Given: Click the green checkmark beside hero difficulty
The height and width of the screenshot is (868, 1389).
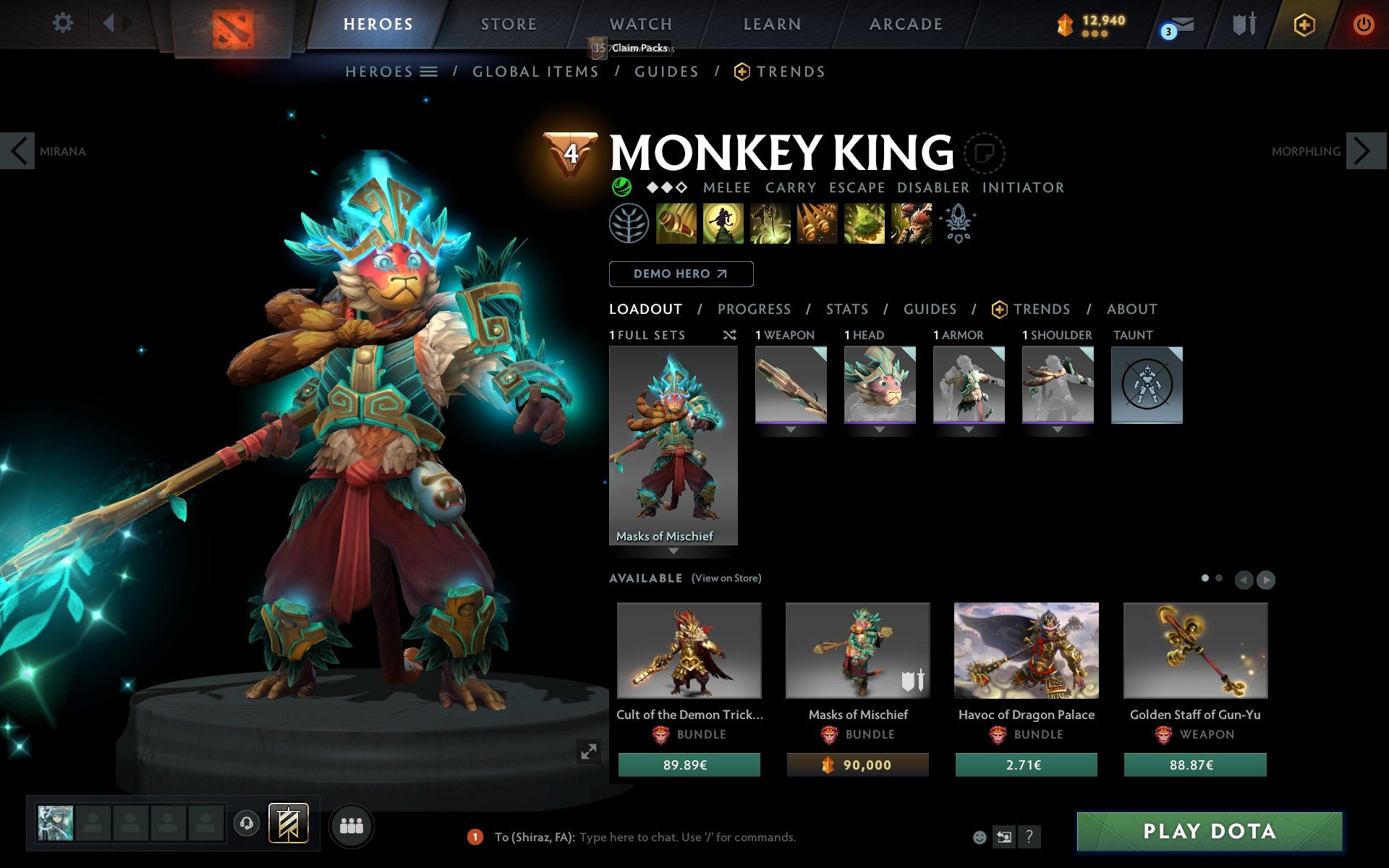Looking at the screenshot, I should pyautogui.click(x=621, y=187).
